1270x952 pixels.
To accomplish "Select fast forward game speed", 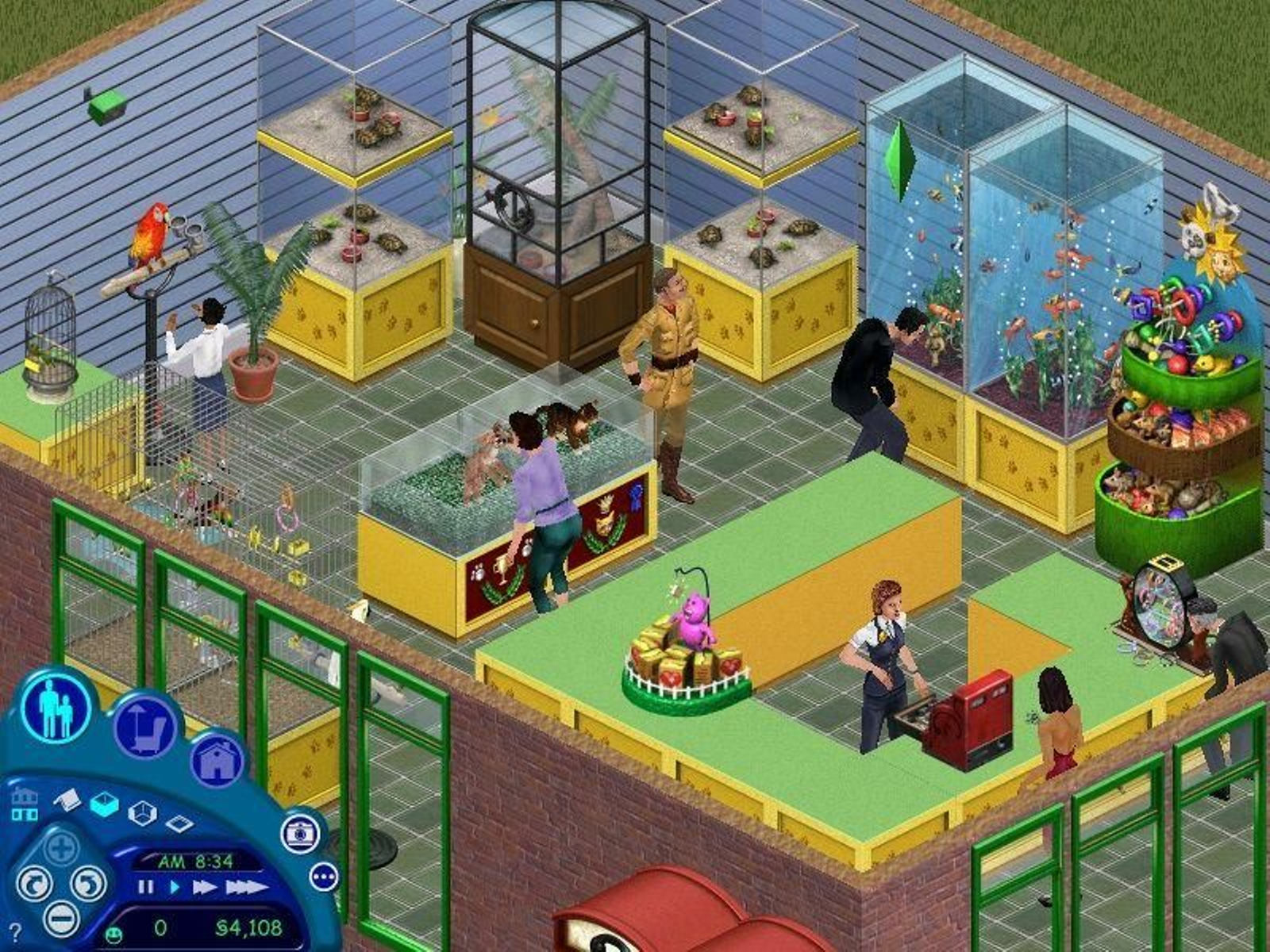I will 205,887.
